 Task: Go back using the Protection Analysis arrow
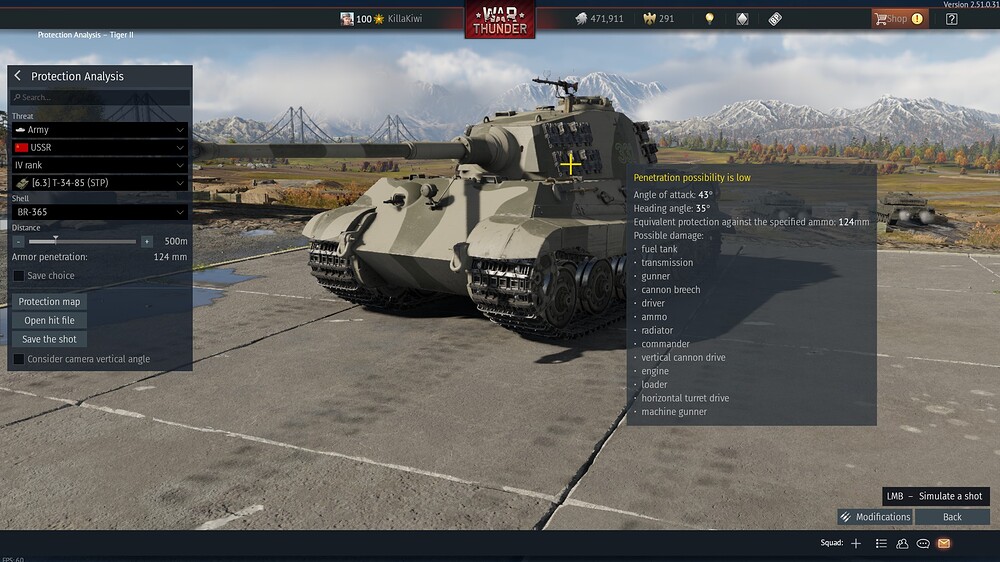point(18,76)
